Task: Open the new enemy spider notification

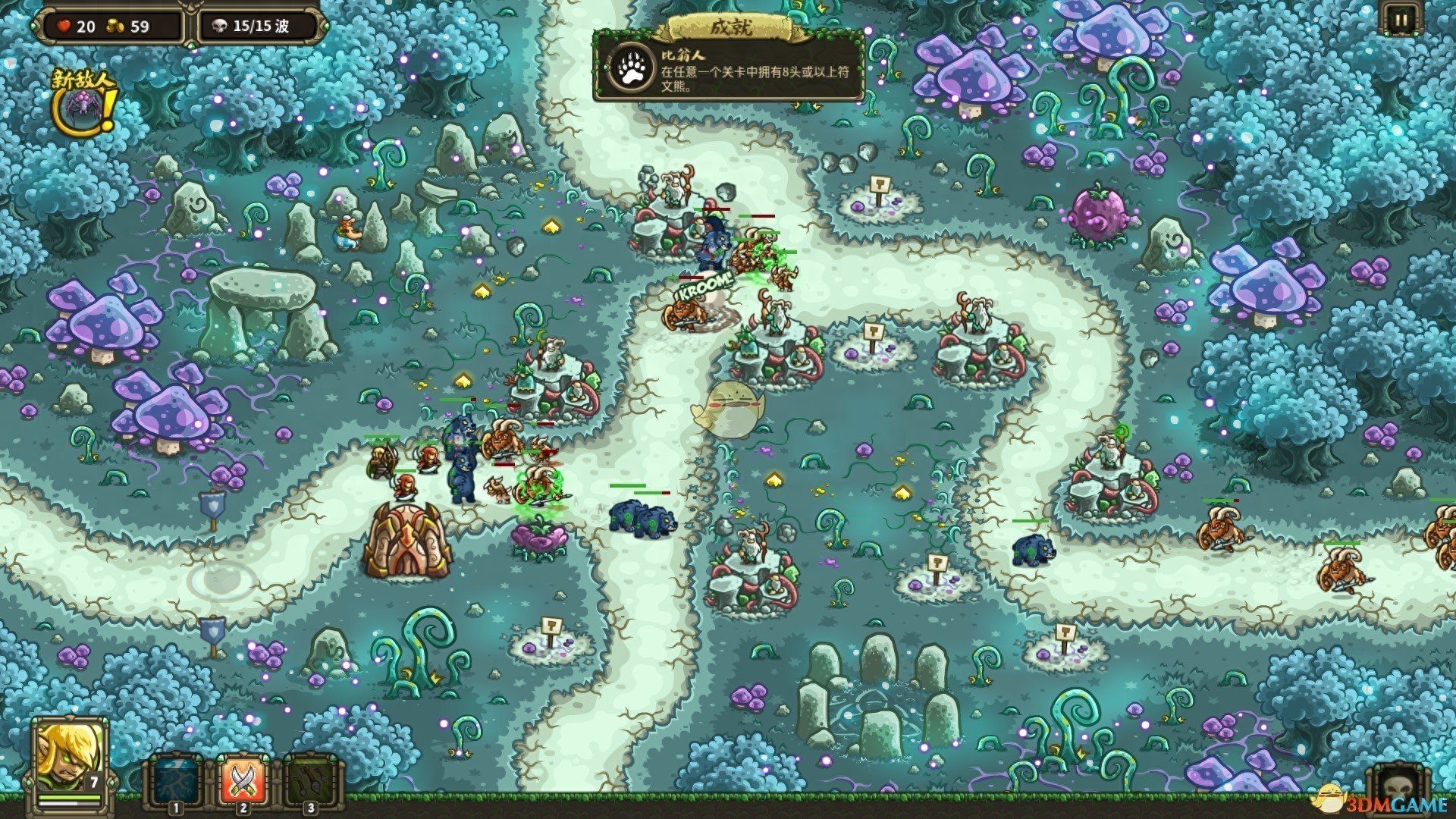Action: point(83,104)
